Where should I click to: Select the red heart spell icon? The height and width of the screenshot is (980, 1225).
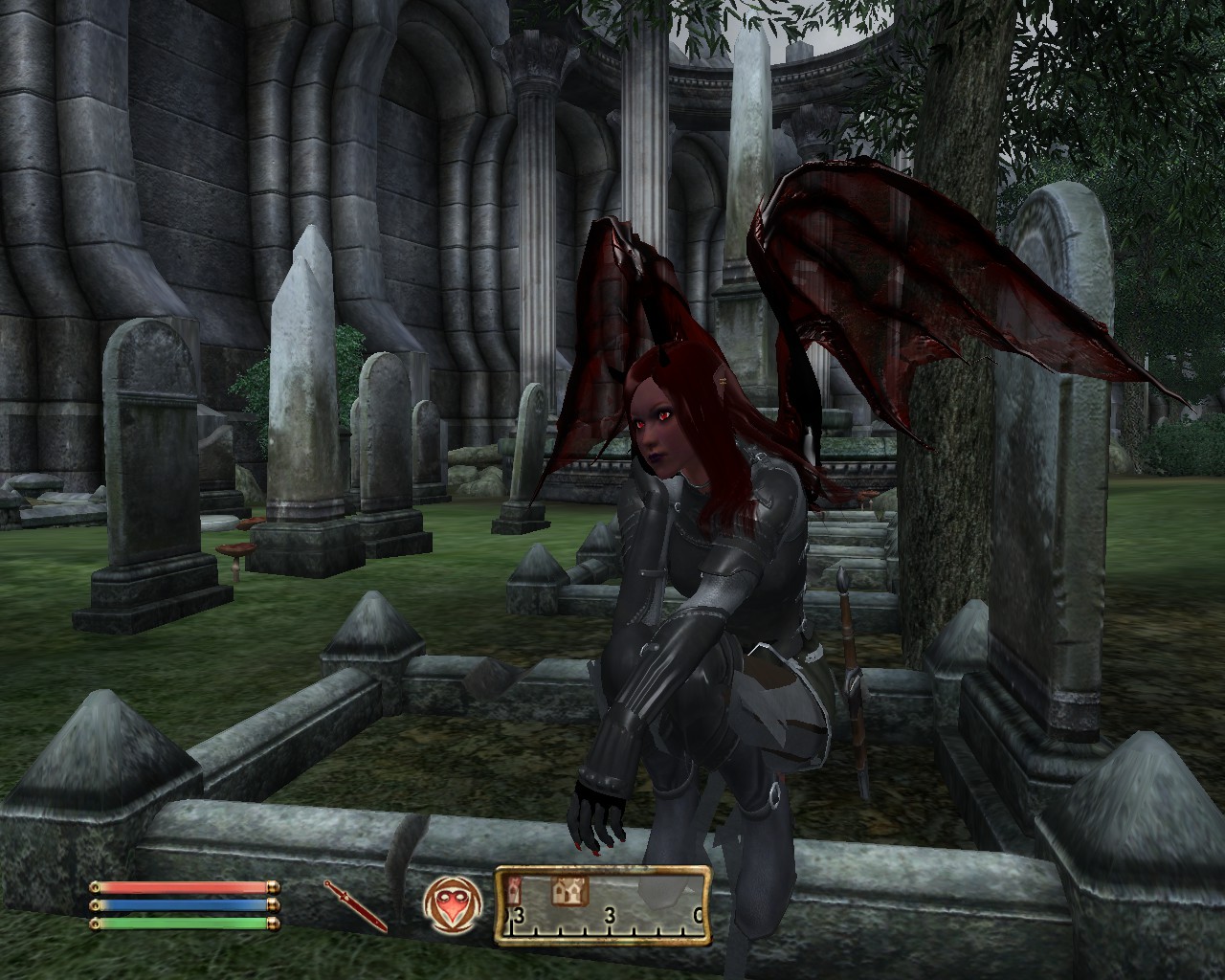449,904
